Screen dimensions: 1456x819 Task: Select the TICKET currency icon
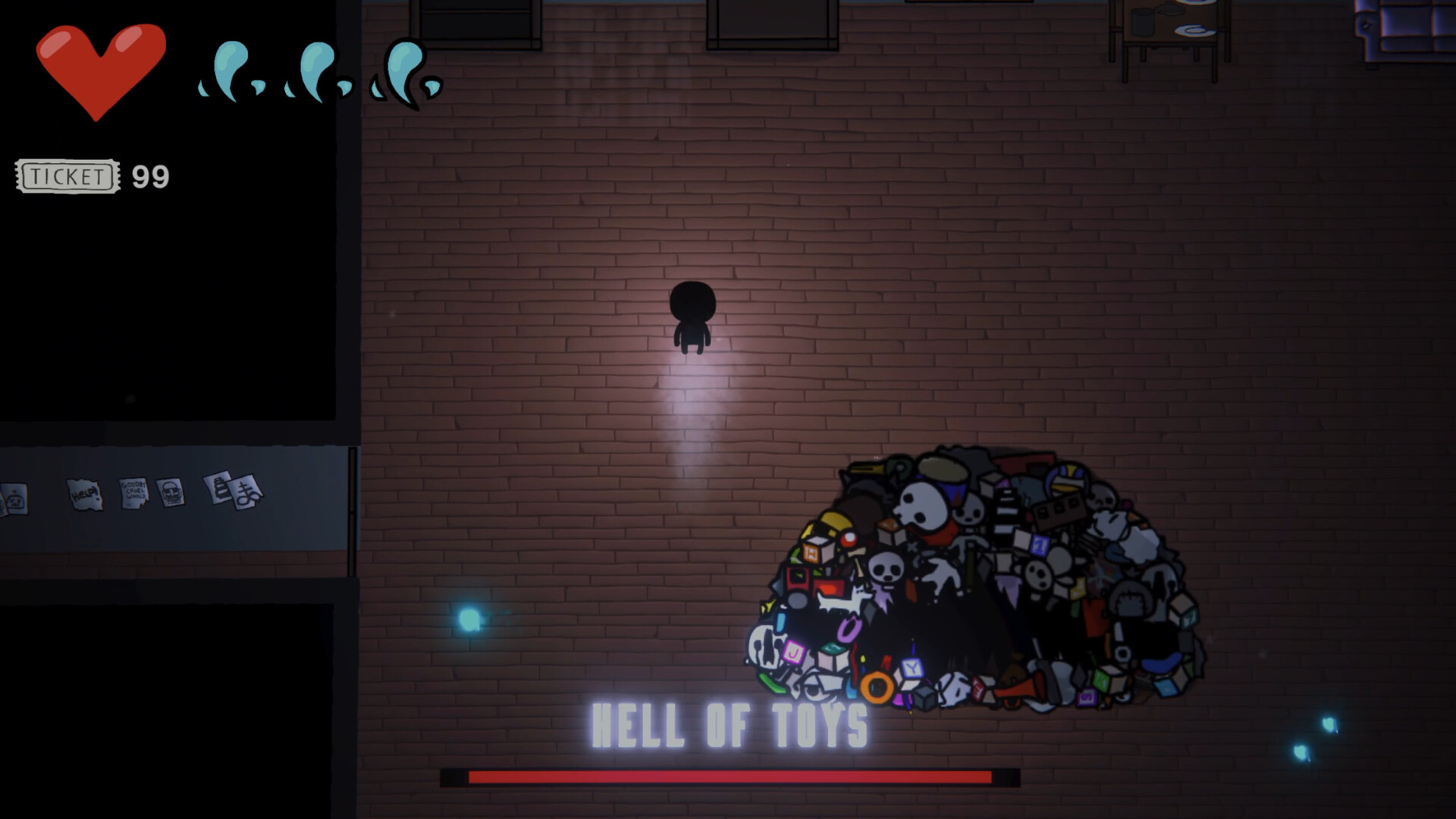click(67, 177)
